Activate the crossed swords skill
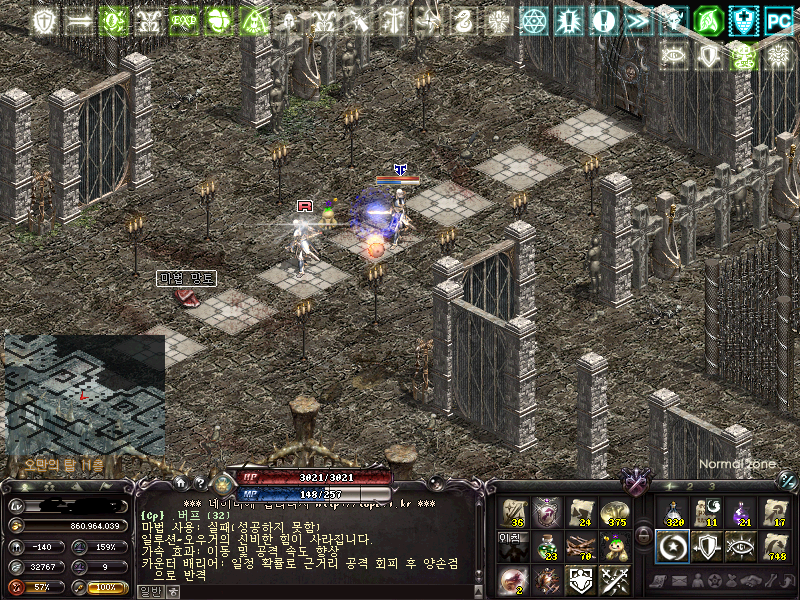Screen dimensions: 800x600 point(613,578)
